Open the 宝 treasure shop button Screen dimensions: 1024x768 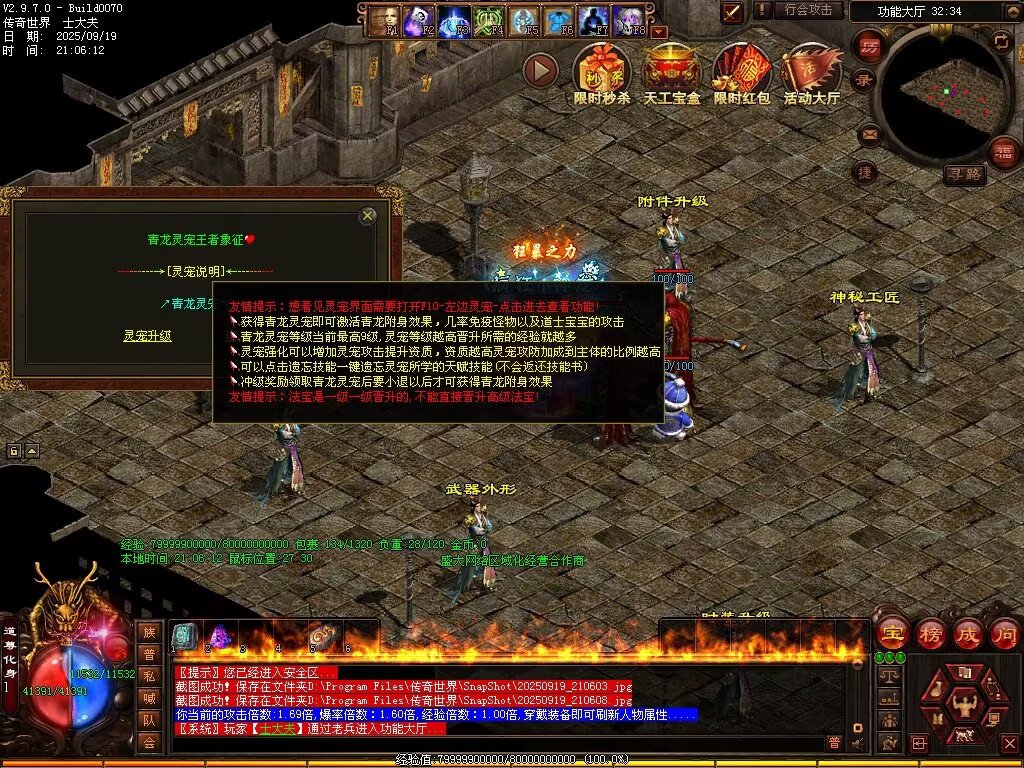[892, 633]
